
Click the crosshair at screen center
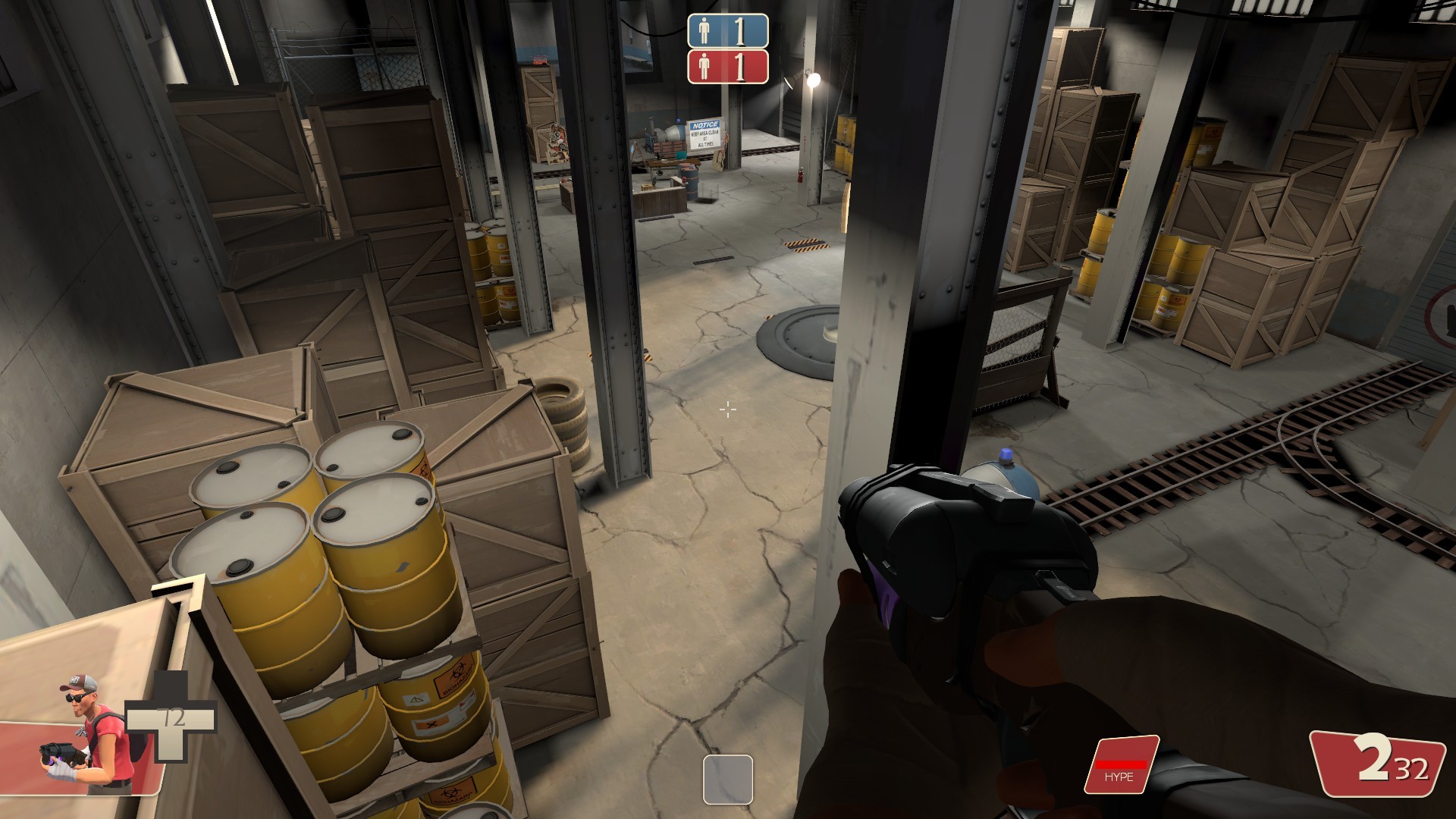[727, 409]
